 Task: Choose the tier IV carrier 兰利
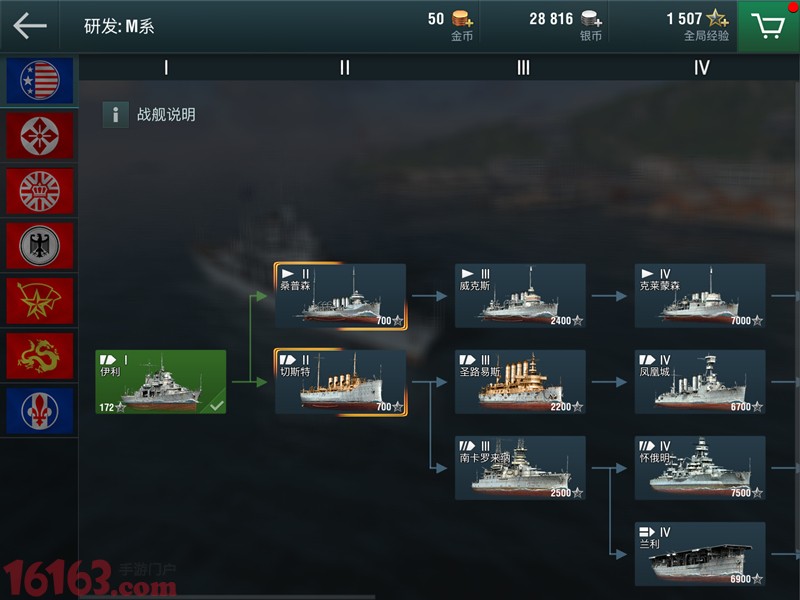pyautogui.click(x=700, y=554)
